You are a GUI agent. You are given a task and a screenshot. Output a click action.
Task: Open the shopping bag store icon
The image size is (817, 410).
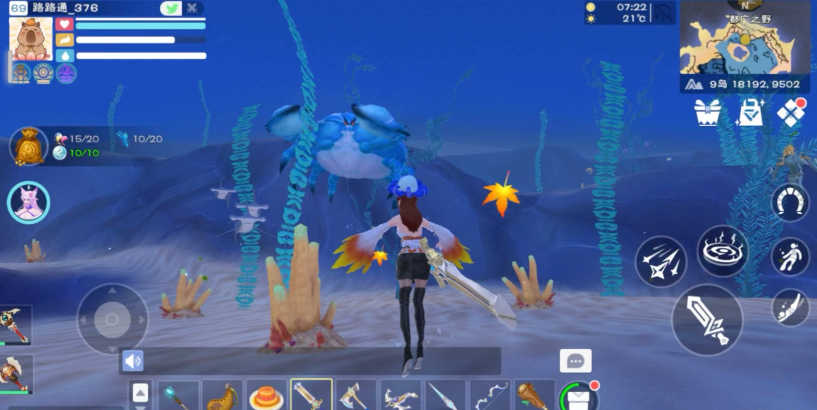coord(750,114)
